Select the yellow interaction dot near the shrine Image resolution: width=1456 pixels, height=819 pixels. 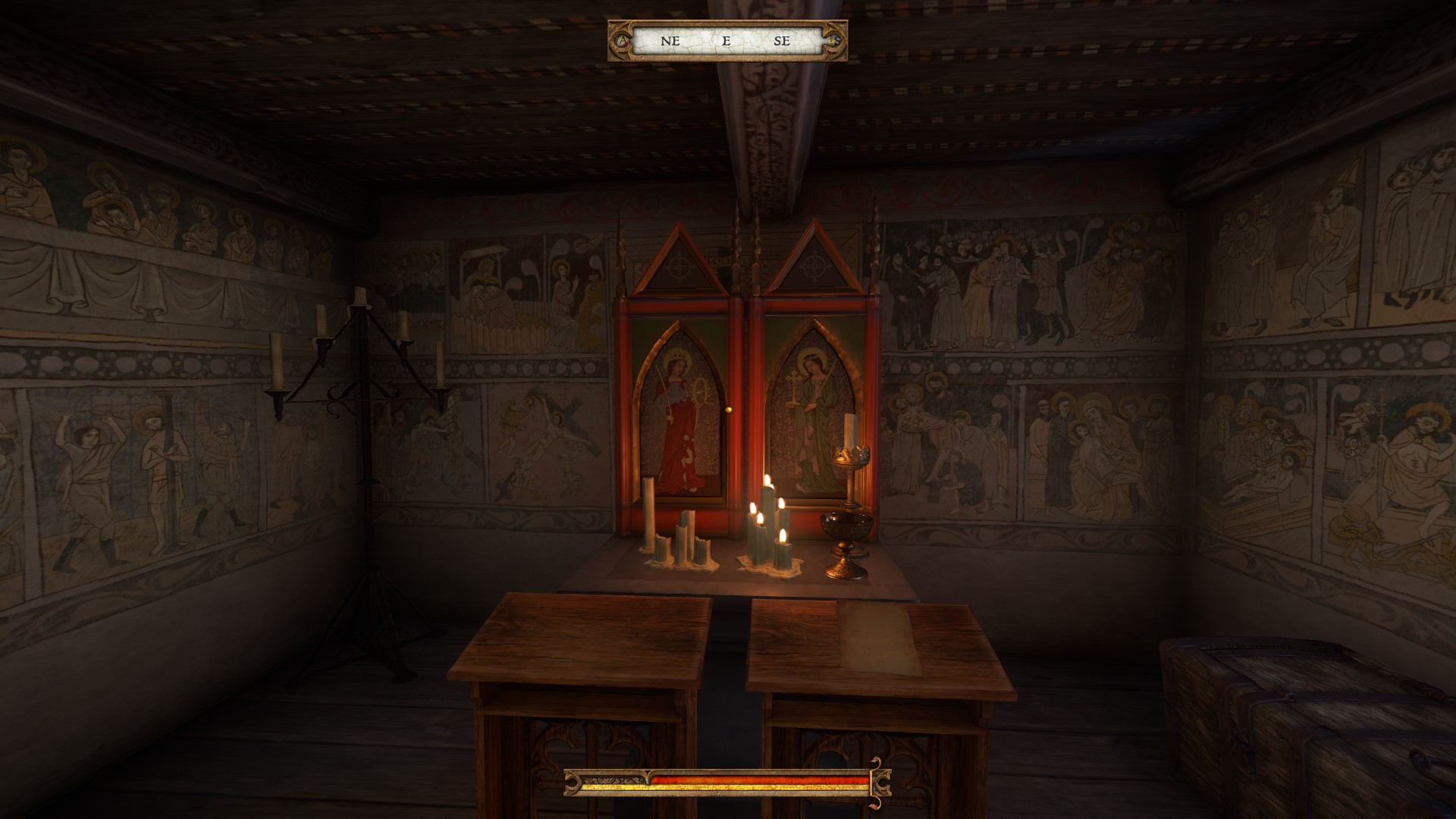click(730, 409)
